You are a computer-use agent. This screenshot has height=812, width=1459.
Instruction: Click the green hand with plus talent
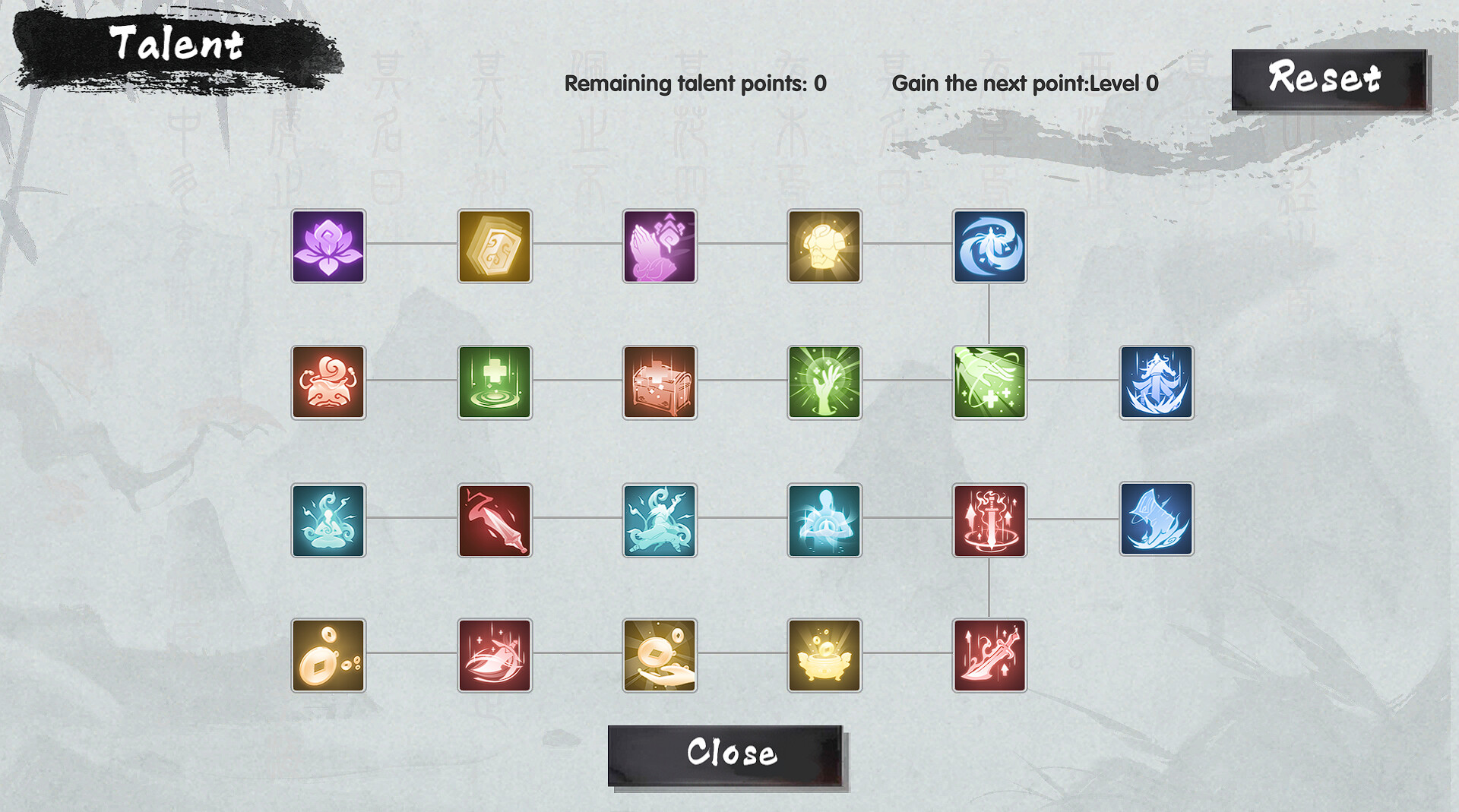pos(989,382)
